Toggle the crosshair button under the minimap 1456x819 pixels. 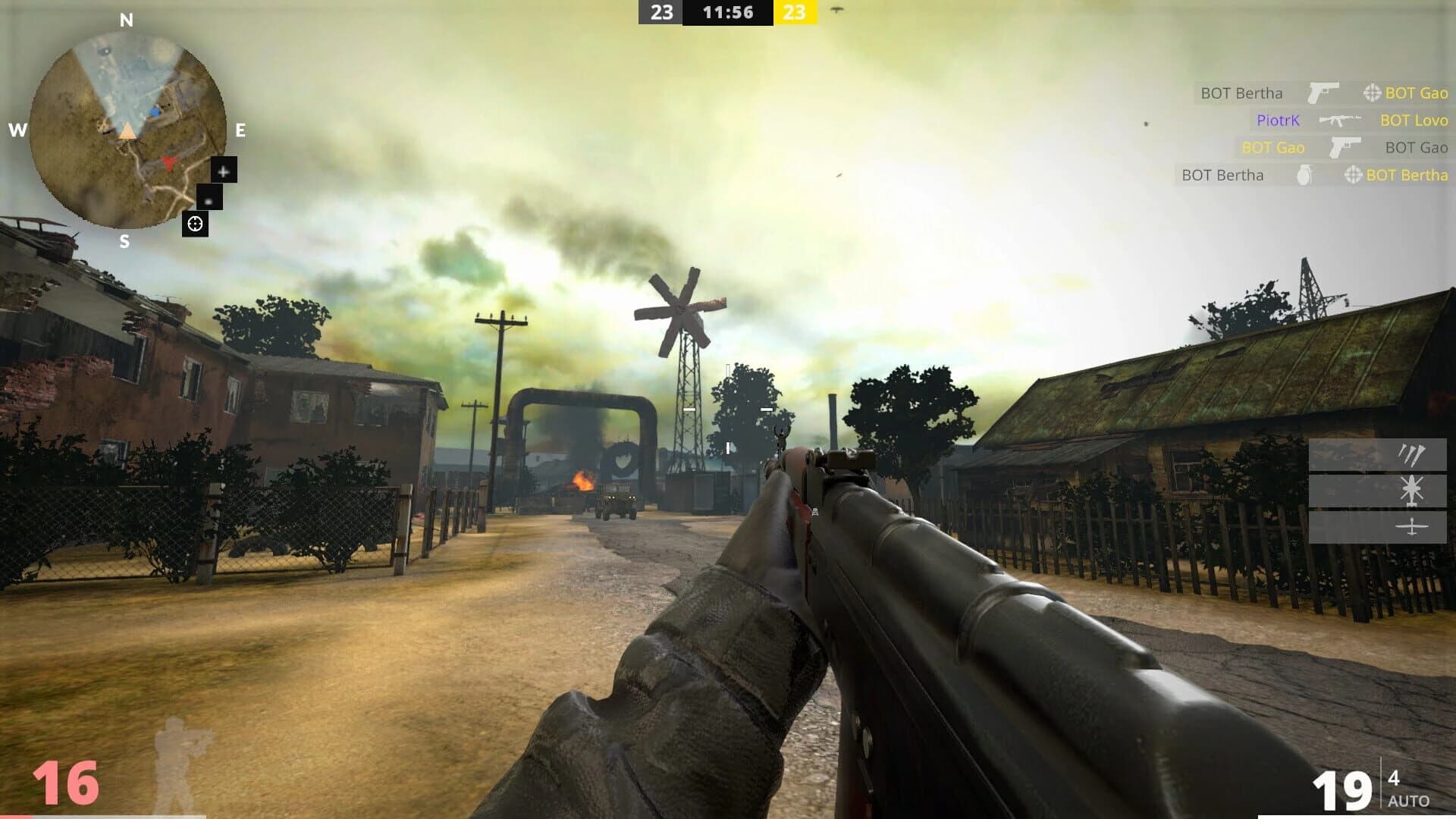click(x=195, y=223)
